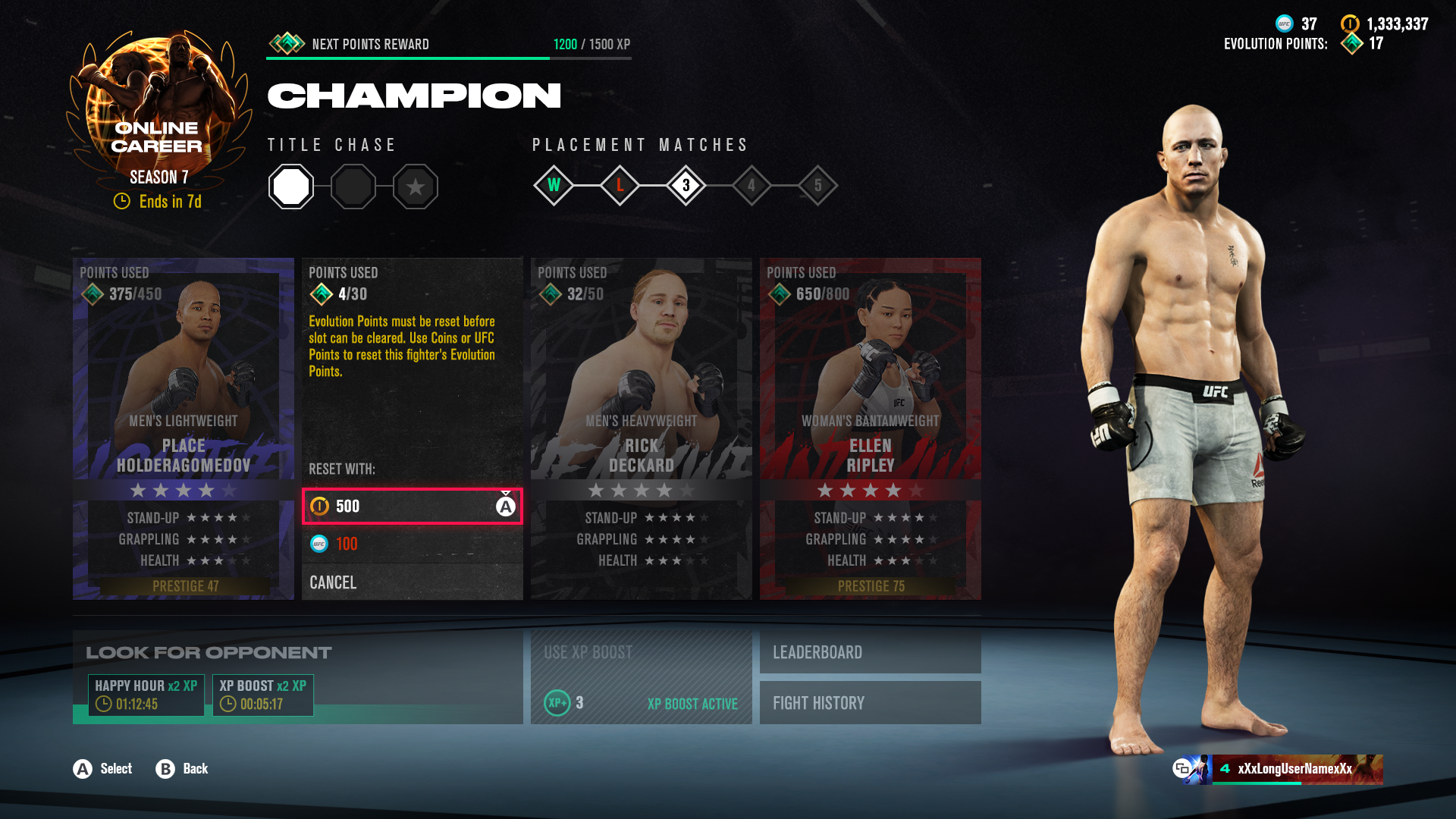Open the Leaderboard
1456x819 pixels.
coord(870,652)
